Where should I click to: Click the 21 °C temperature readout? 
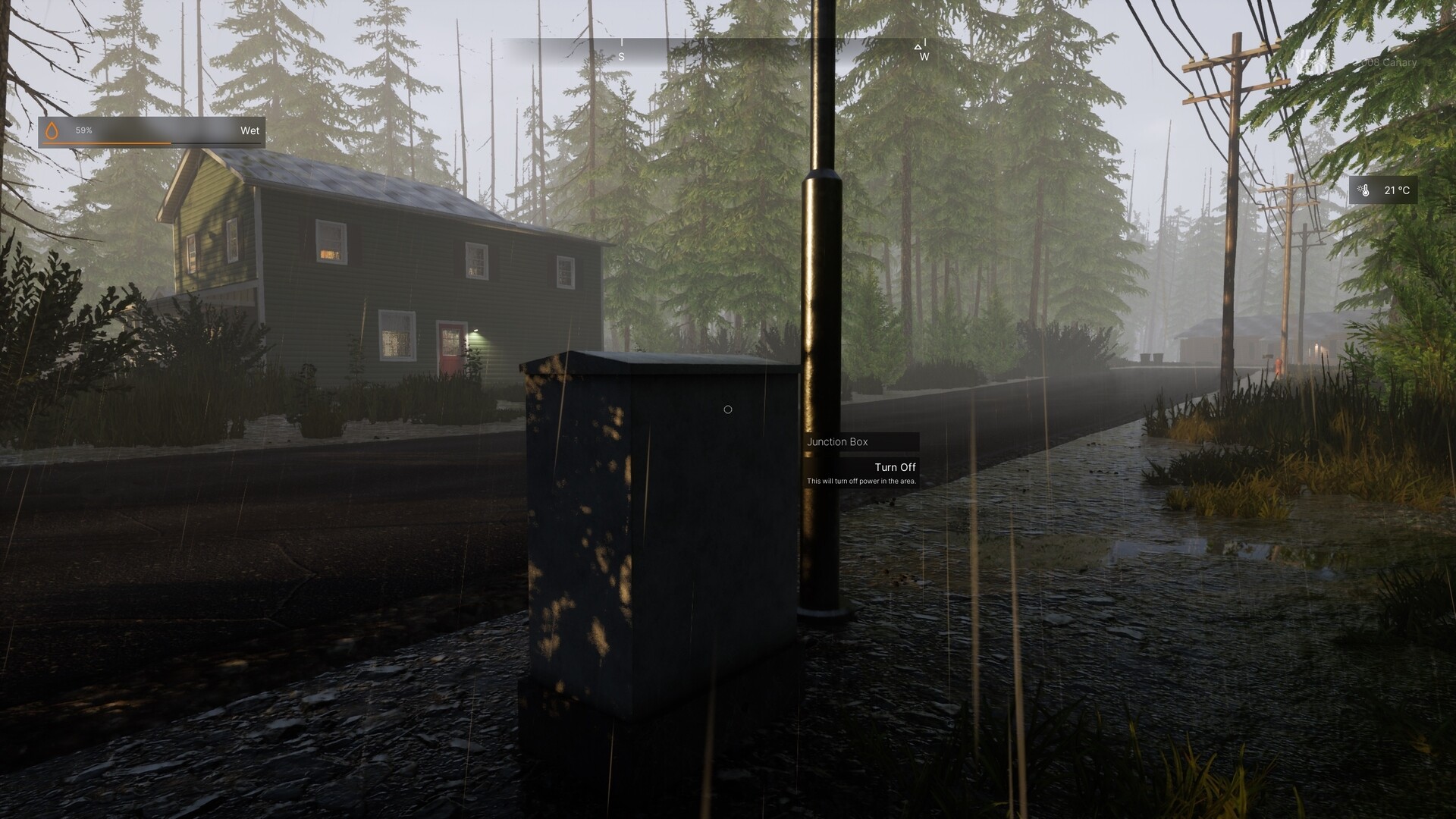coord(1396,192)
